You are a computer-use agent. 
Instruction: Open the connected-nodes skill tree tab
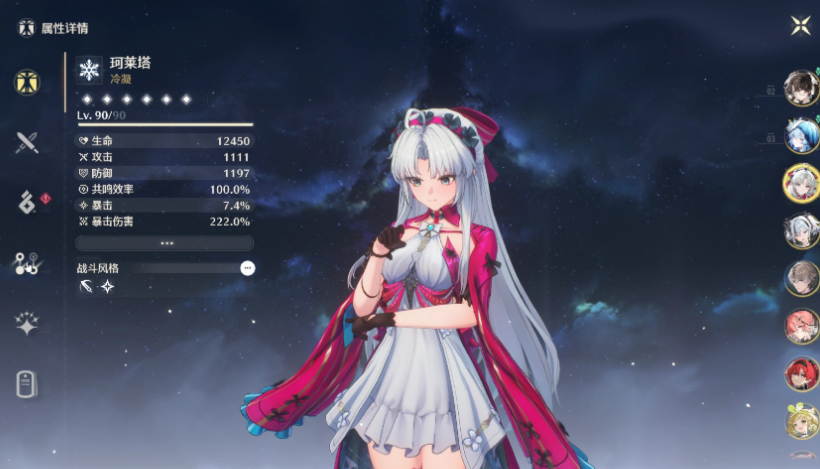coord(27,263)
